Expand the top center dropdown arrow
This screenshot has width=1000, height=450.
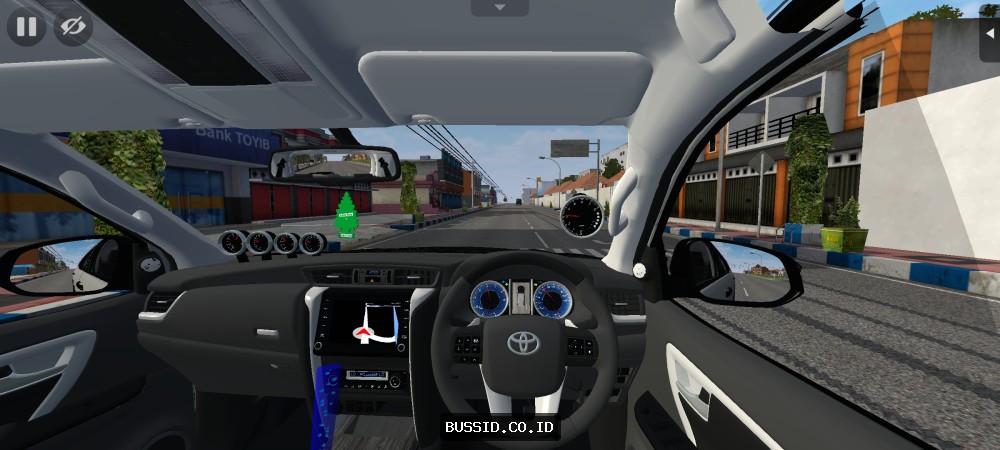pyautogui.click(x=499, y=8)
